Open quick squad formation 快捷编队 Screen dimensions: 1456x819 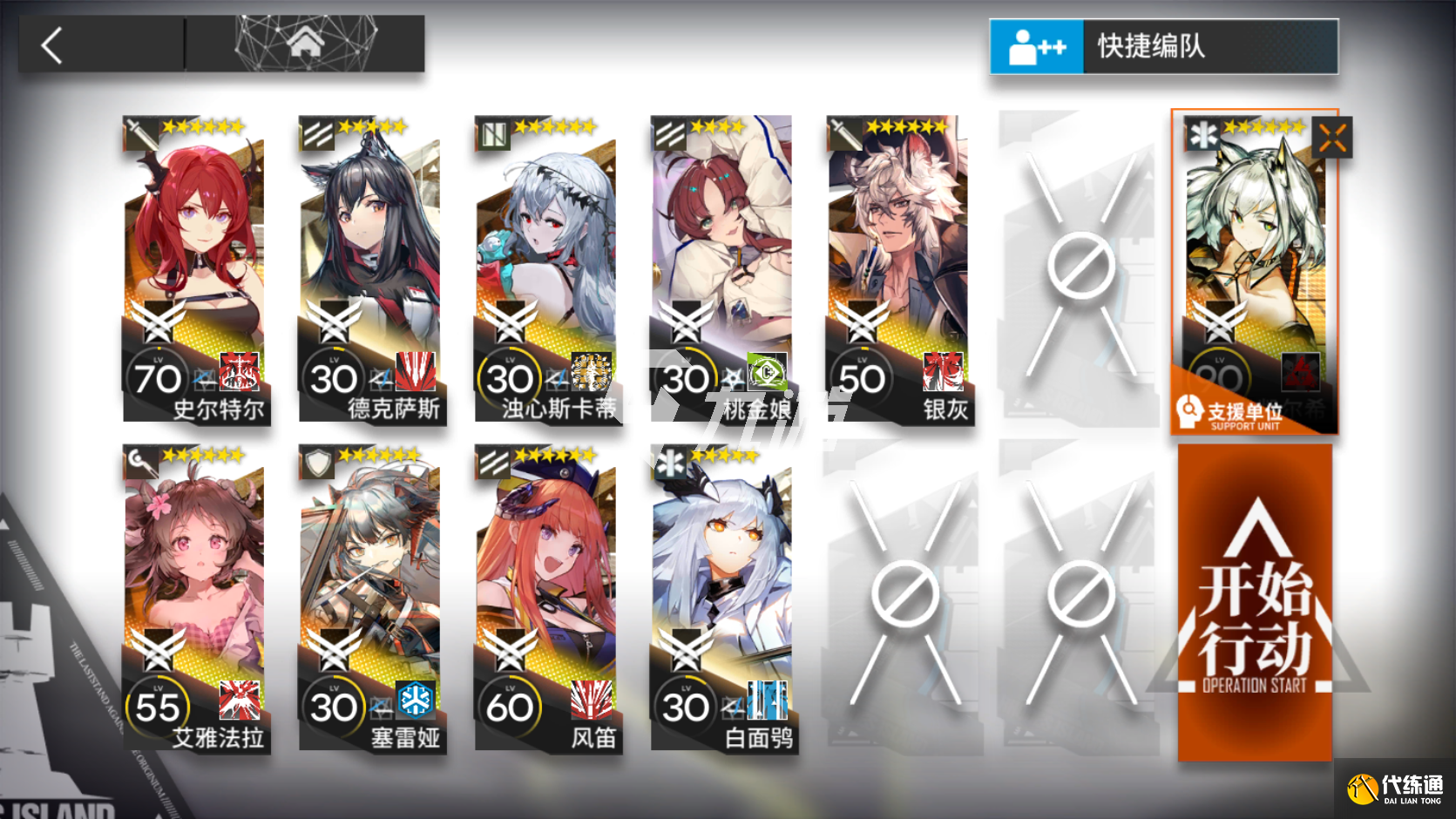[1163, 46]
